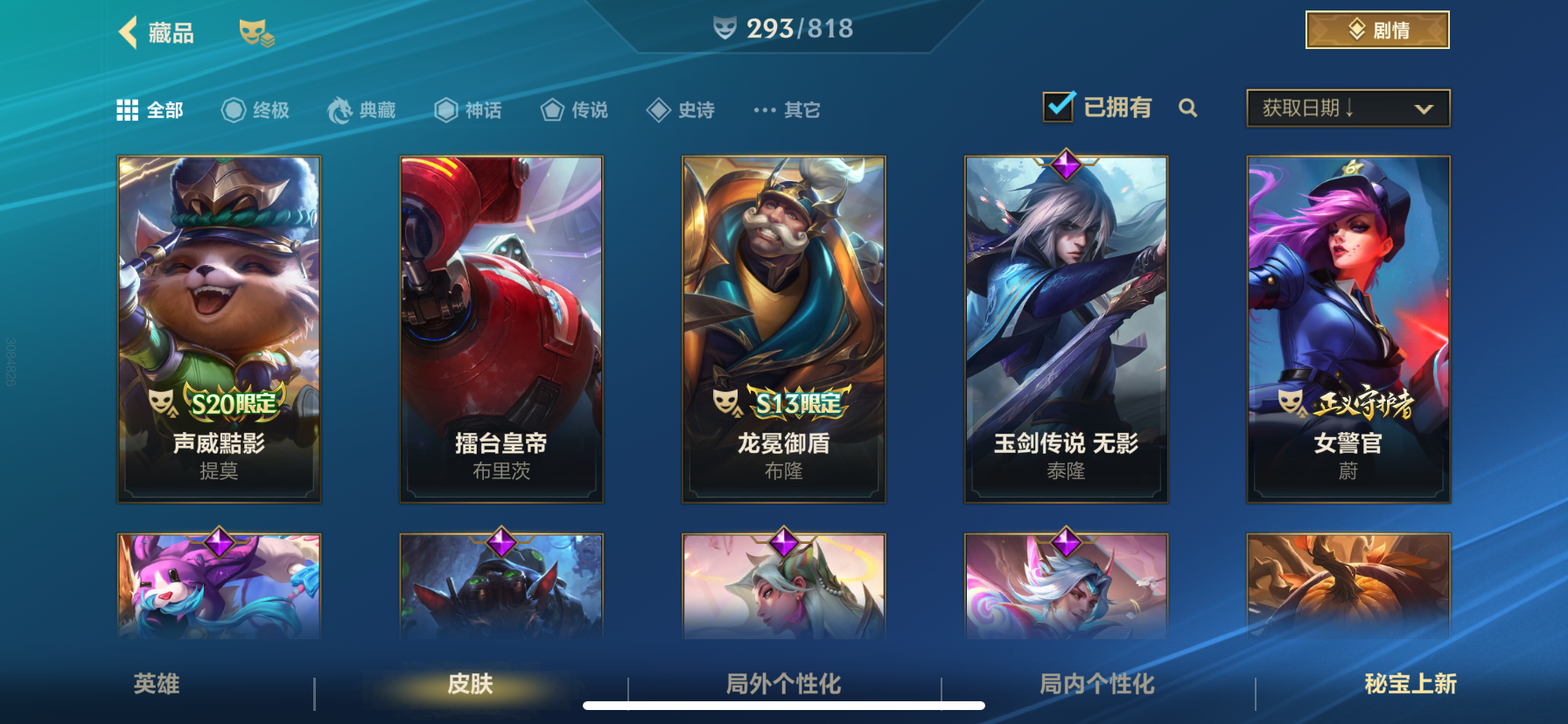
Task: Select the 神话 quality filter icon
Action: 446,109
